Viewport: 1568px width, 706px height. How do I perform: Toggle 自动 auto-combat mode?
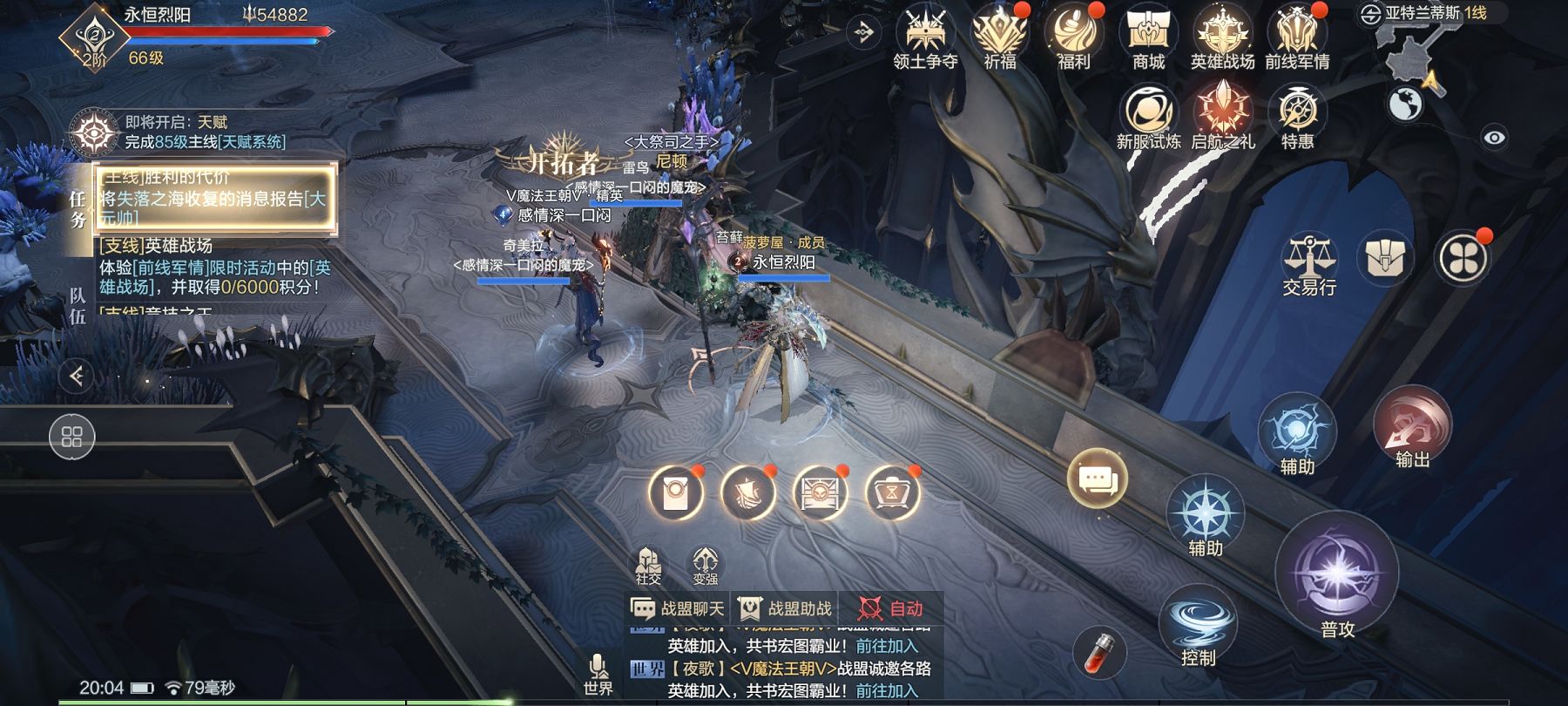(890, 608)
